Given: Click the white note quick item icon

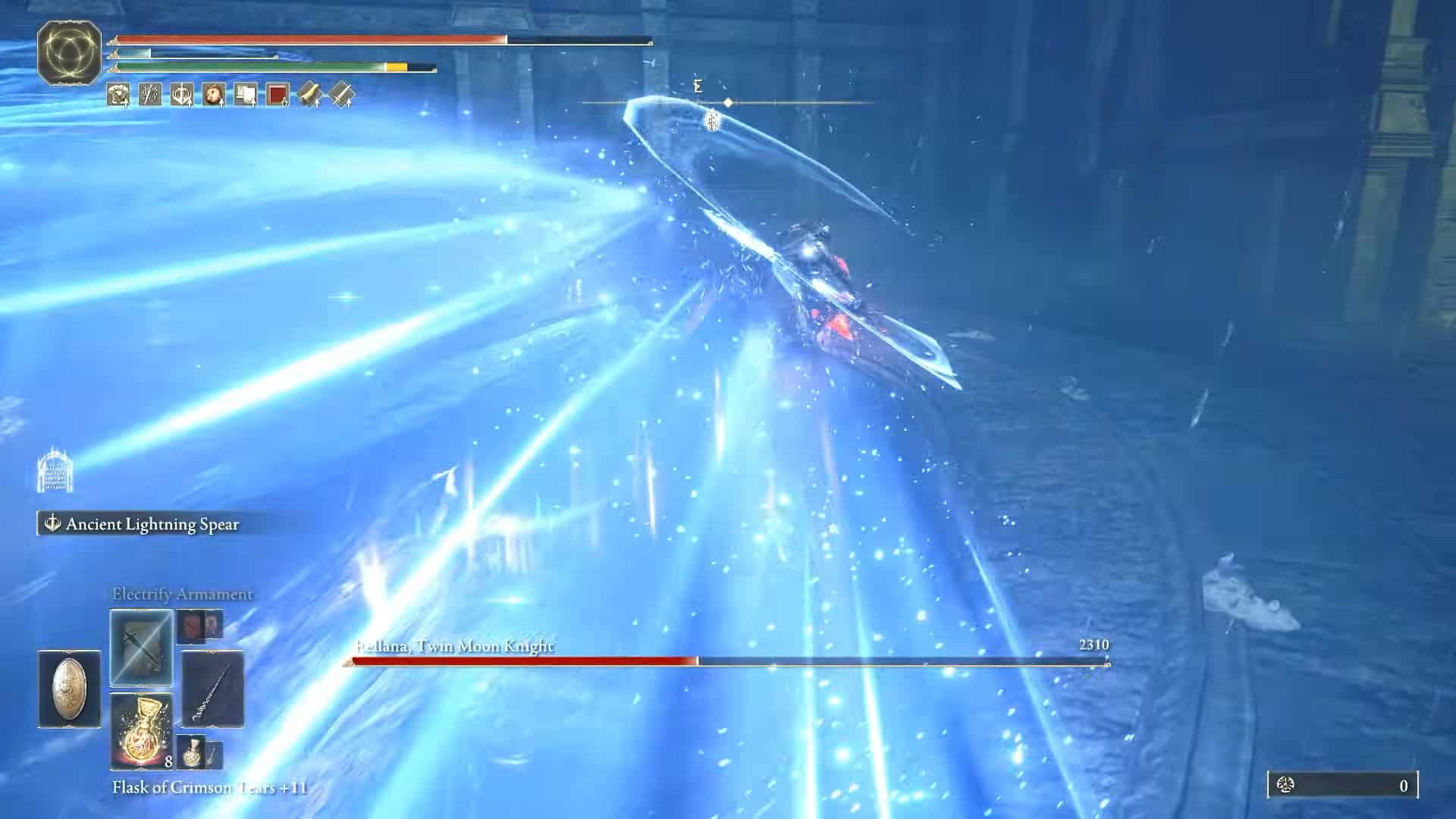Looking at the screenshot, I should (x=244, y=95).
